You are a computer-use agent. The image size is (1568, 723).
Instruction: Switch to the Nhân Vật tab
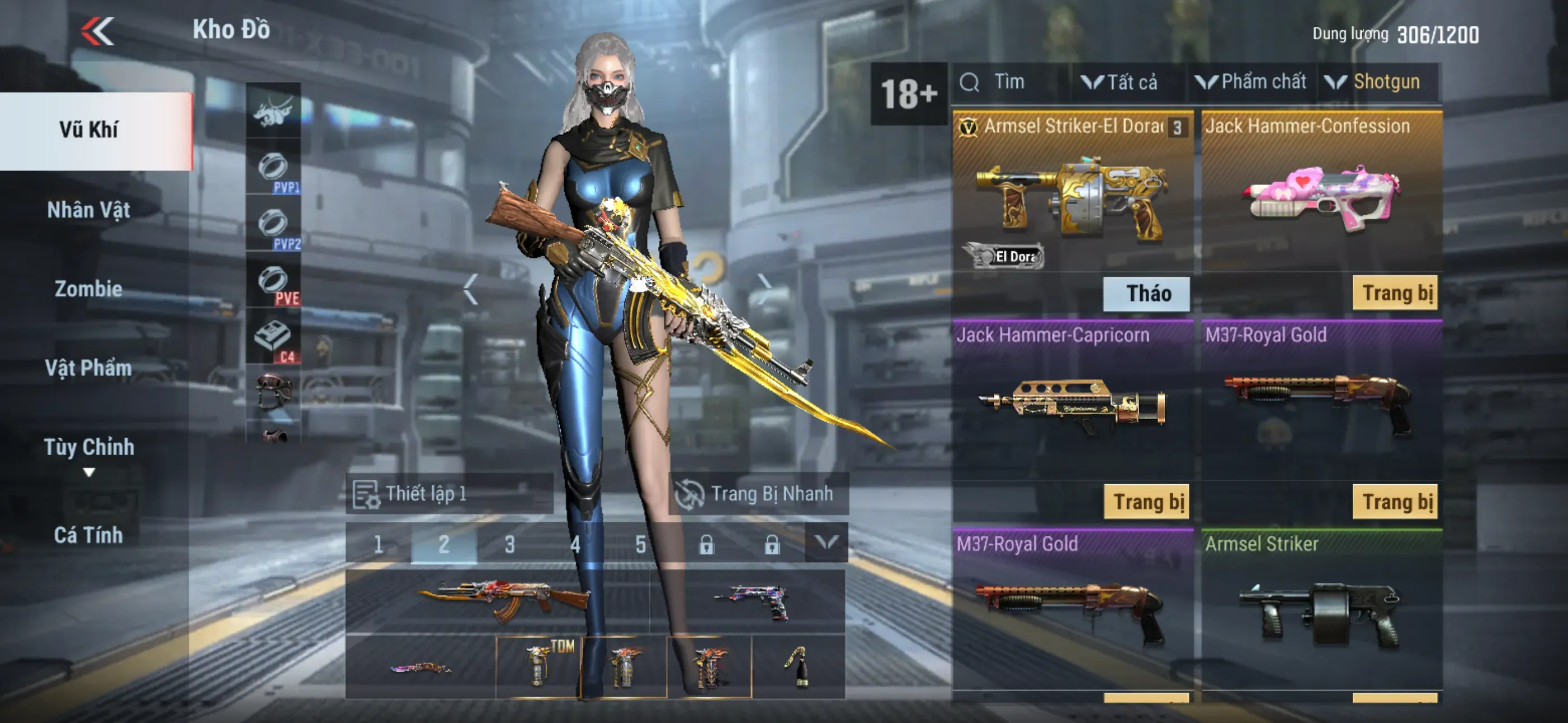pos(89,210)
